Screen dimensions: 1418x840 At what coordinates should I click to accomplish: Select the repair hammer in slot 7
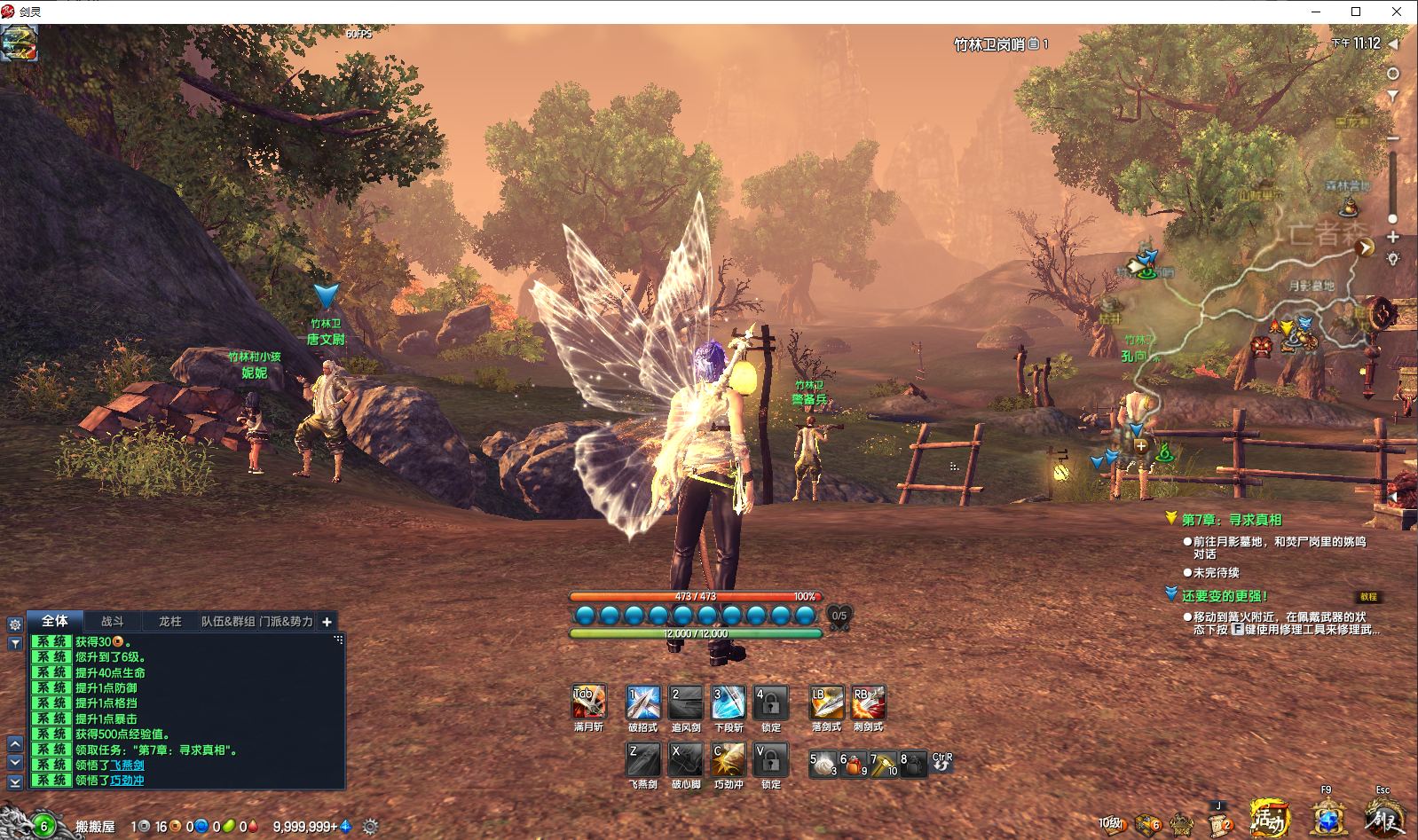click(884, 764)
